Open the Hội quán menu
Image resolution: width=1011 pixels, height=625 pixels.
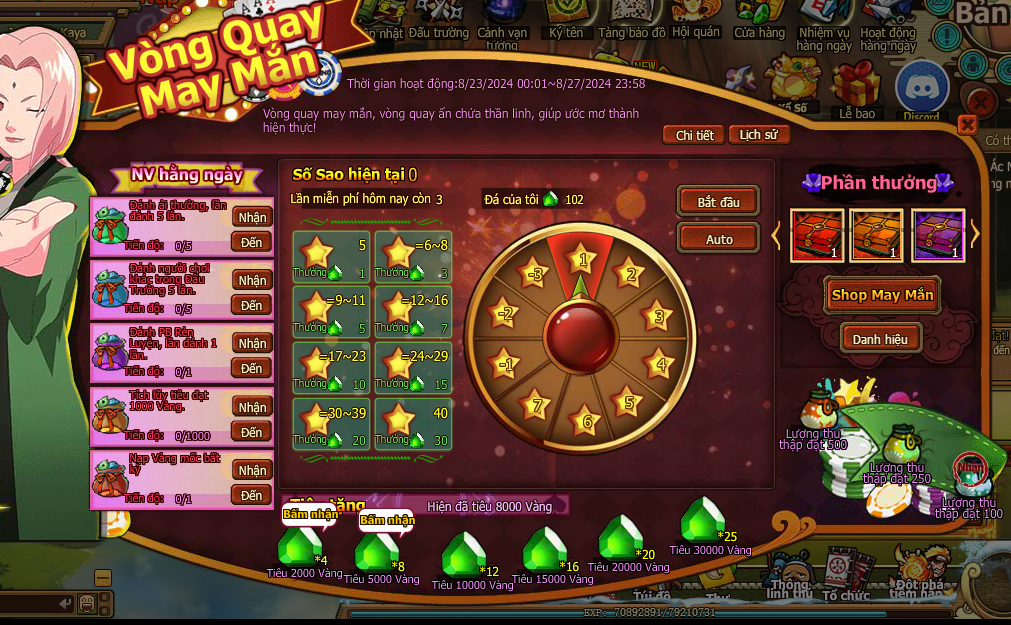696,18
